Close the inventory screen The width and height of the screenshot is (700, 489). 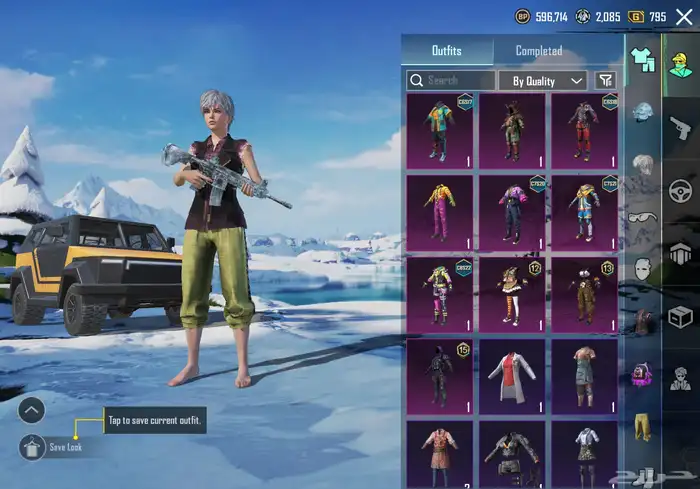coord(684,17)
